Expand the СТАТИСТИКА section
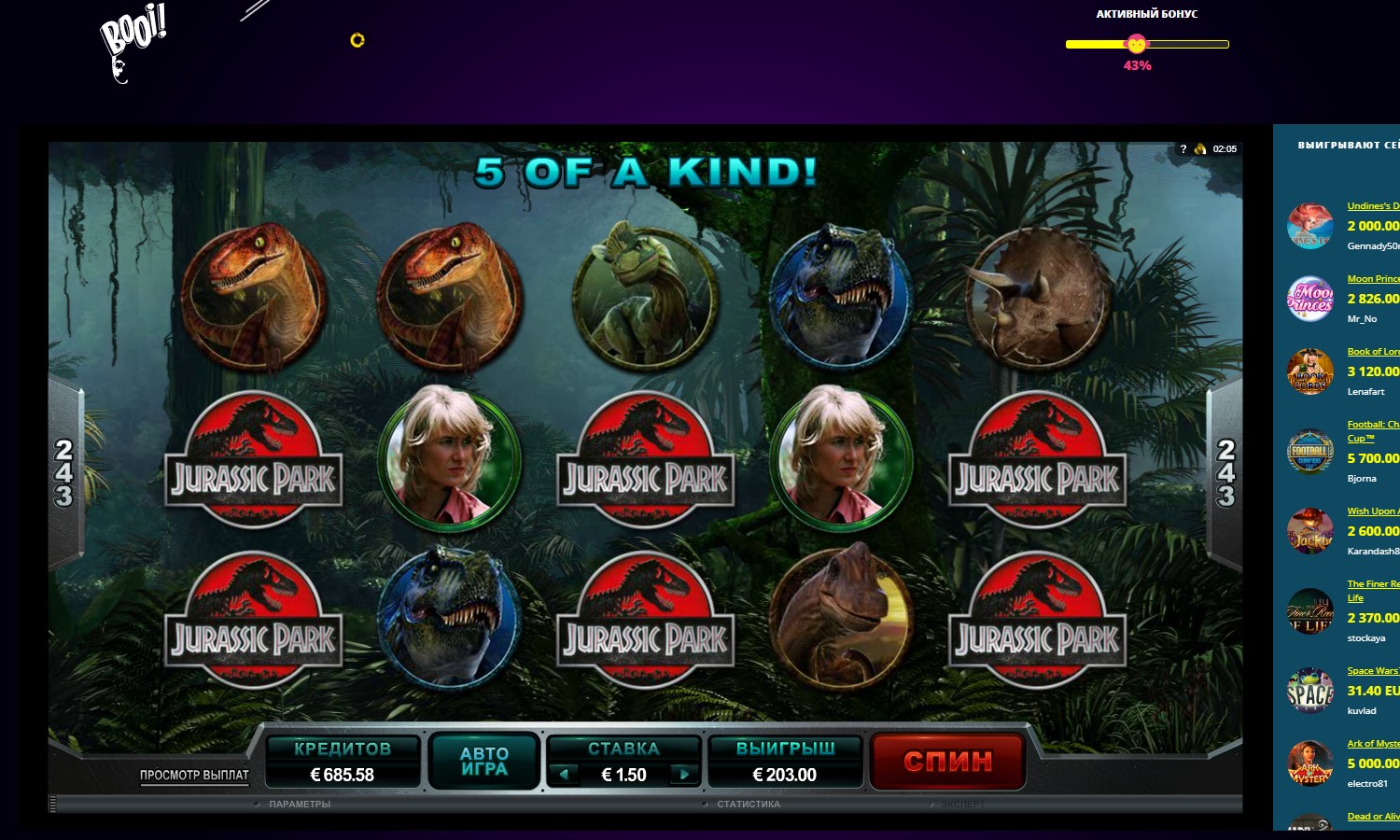Image resolution: width=1400 pixels, height=840 pixels. tap(749, 804)
